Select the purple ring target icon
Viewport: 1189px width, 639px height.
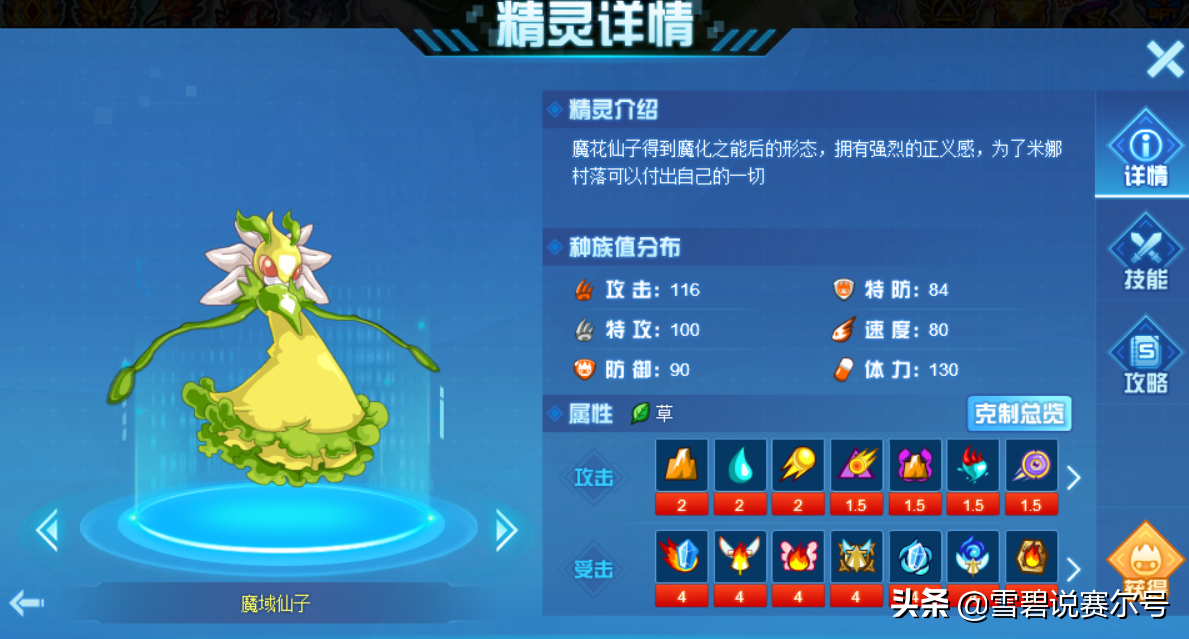[1031, 466]
